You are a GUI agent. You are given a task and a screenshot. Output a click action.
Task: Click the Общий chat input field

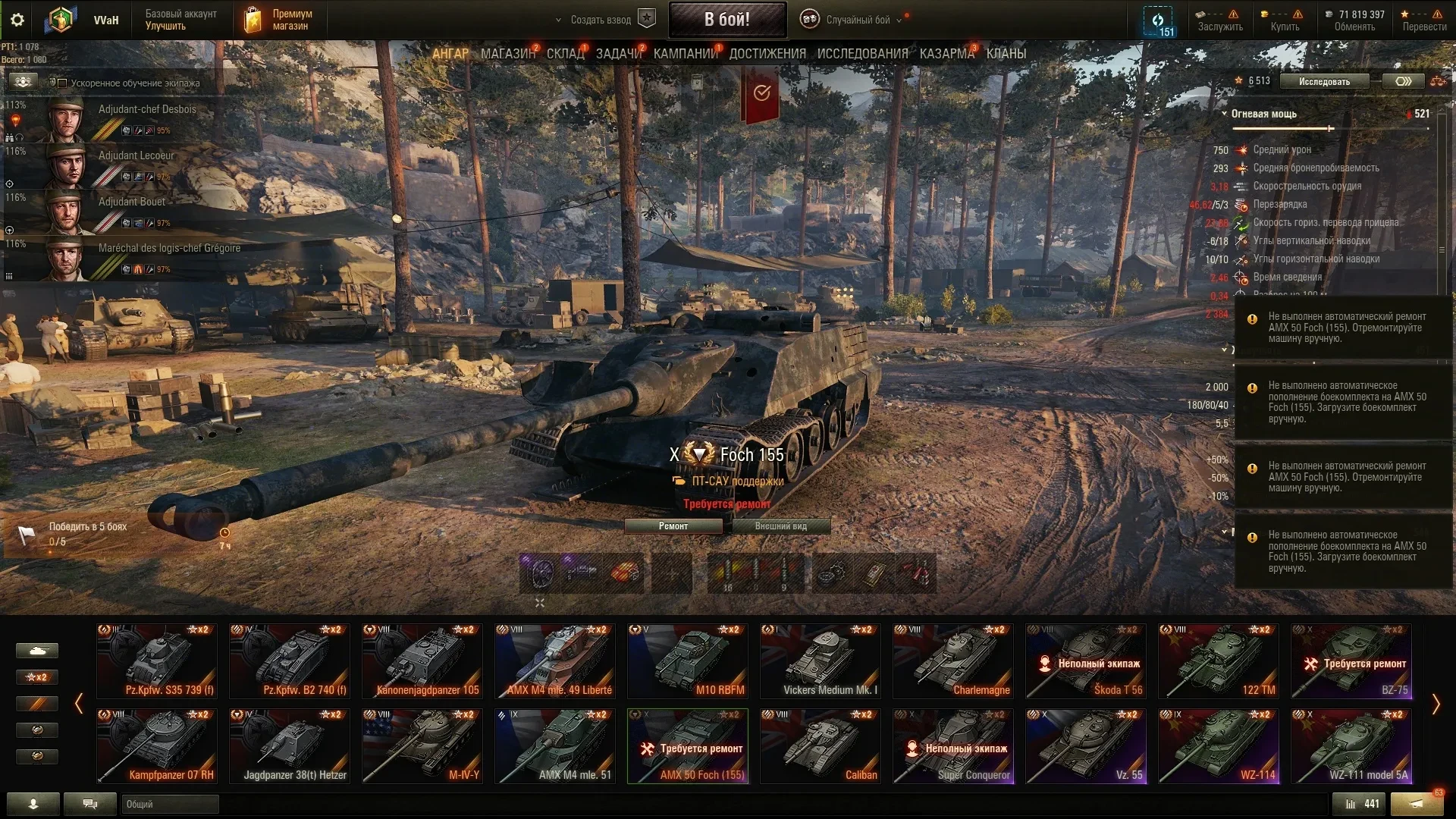[170, 804]
